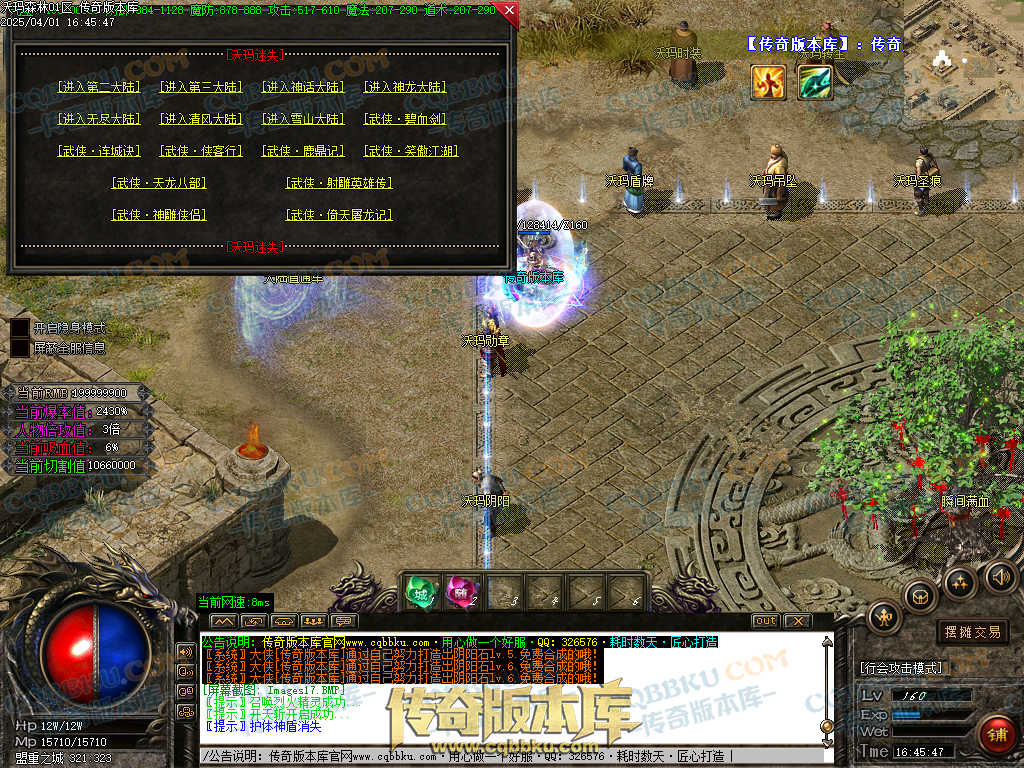Use the green 城 item in hotbar slot 1
The width and height of the screenshot is (1024, 768).
(x=419, y=593)
